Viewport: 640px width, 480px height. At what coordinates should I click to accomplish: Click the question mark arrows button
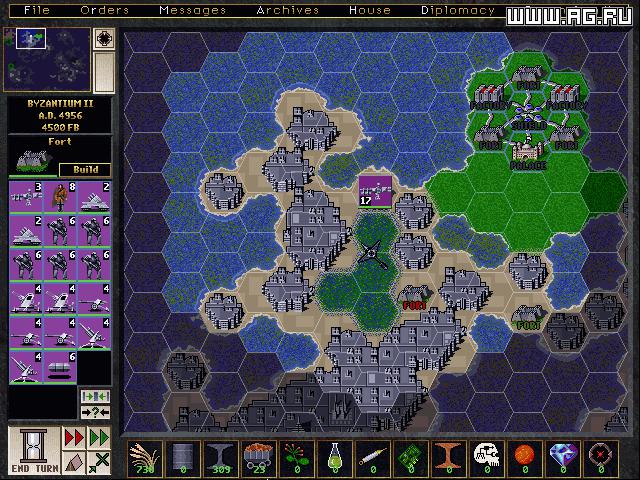[93, 413]
